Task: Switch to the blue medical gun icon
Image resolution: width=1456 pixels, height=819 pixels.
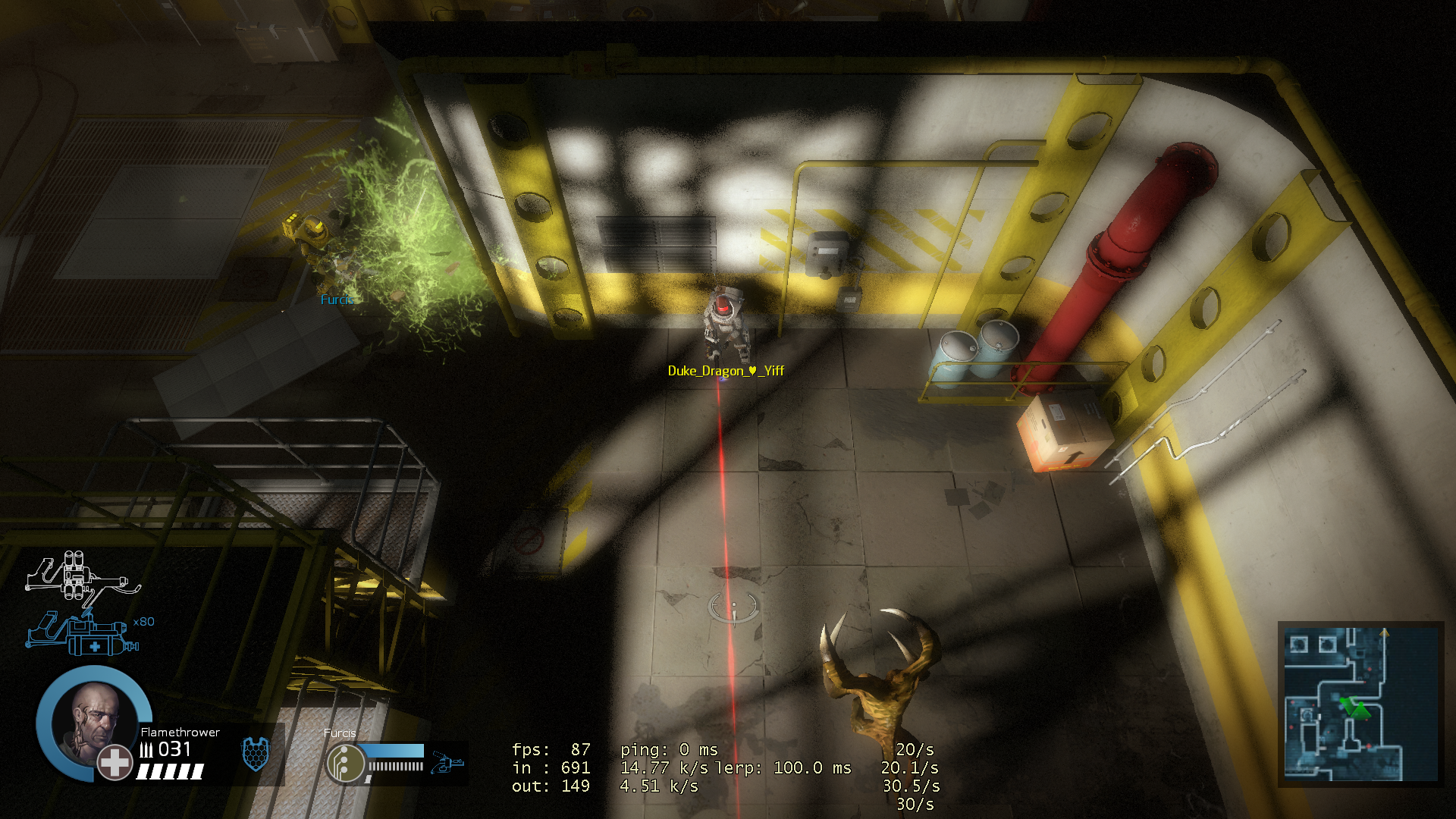Action: pos(83,635)
